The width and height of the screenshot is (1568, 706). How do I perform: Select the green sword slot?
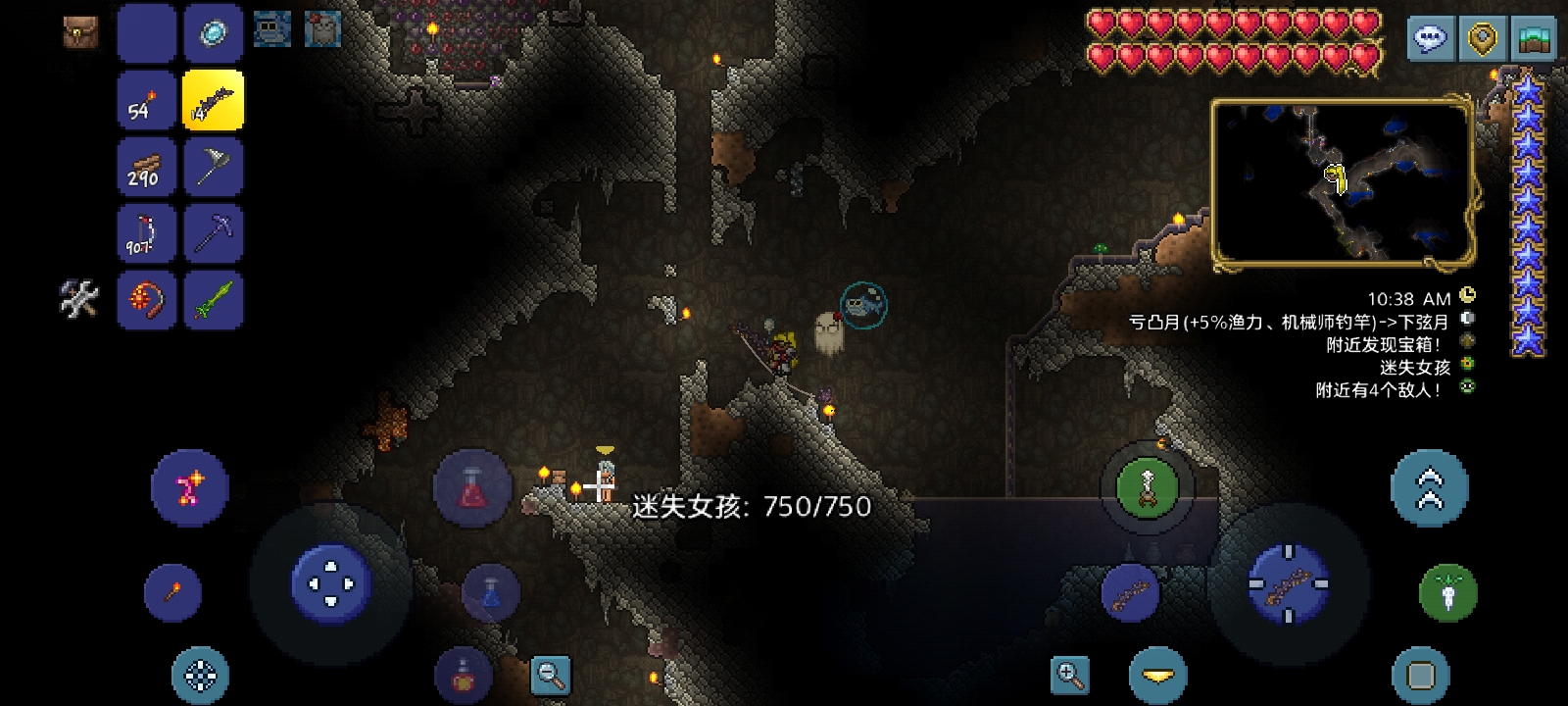(x=213, y=299)
